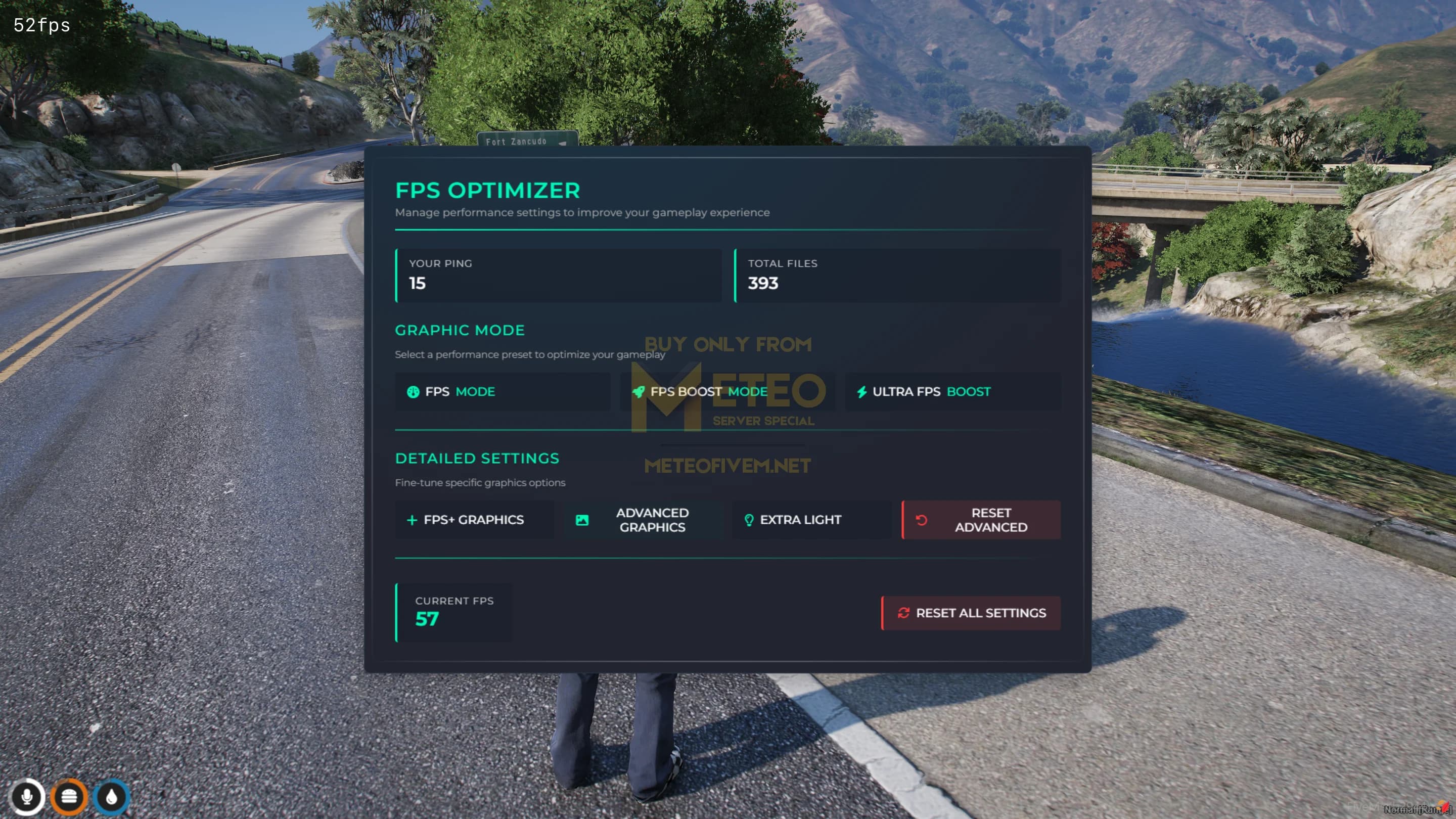Open Advanced Graphics setting
This screenshot has width=1456, height=819.
tap(643, 520)
